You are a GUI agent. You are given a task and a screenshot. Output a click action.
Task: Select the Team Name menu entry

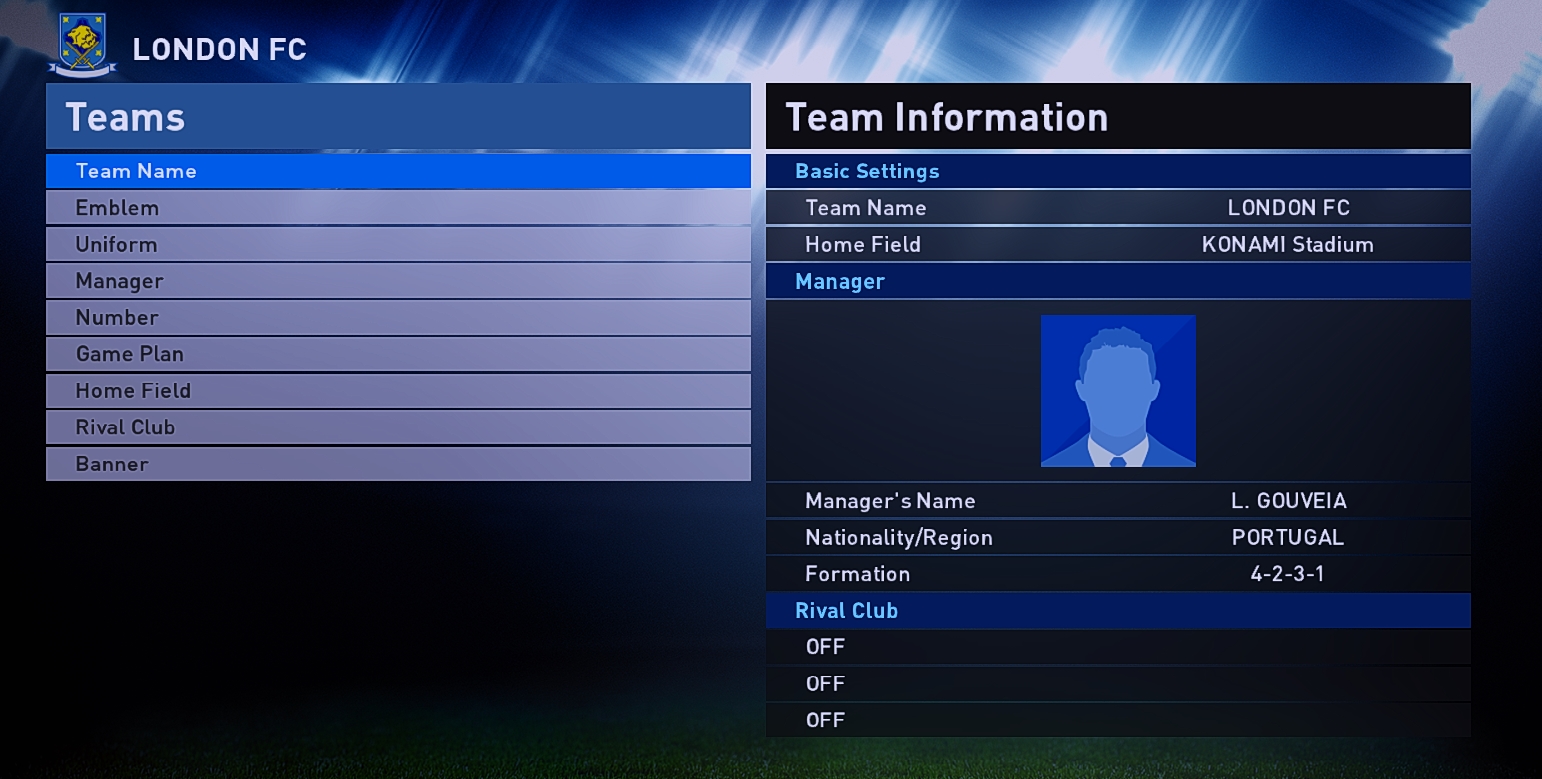(x=398, y=171)
